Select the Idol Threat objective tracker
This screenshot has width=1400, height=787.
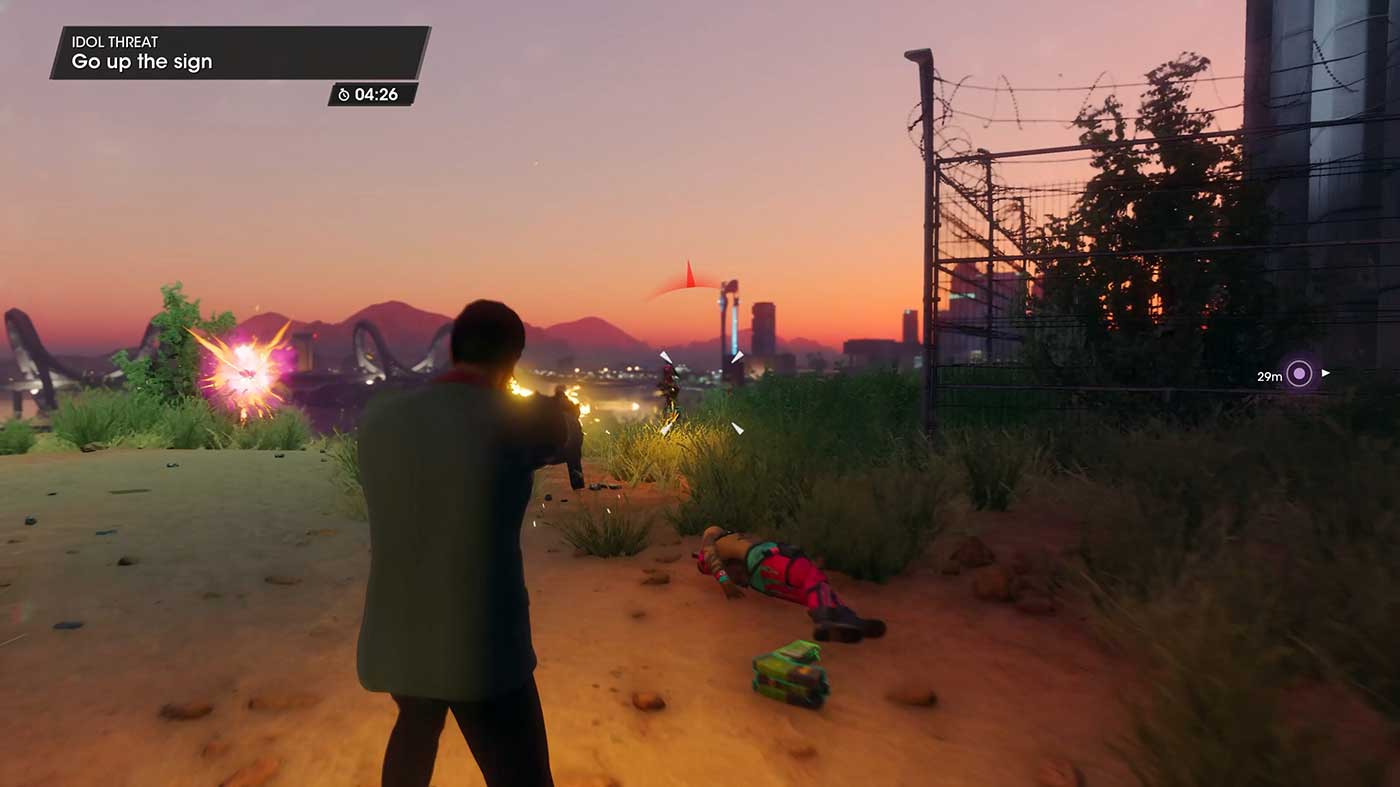(x=240, y=53)
